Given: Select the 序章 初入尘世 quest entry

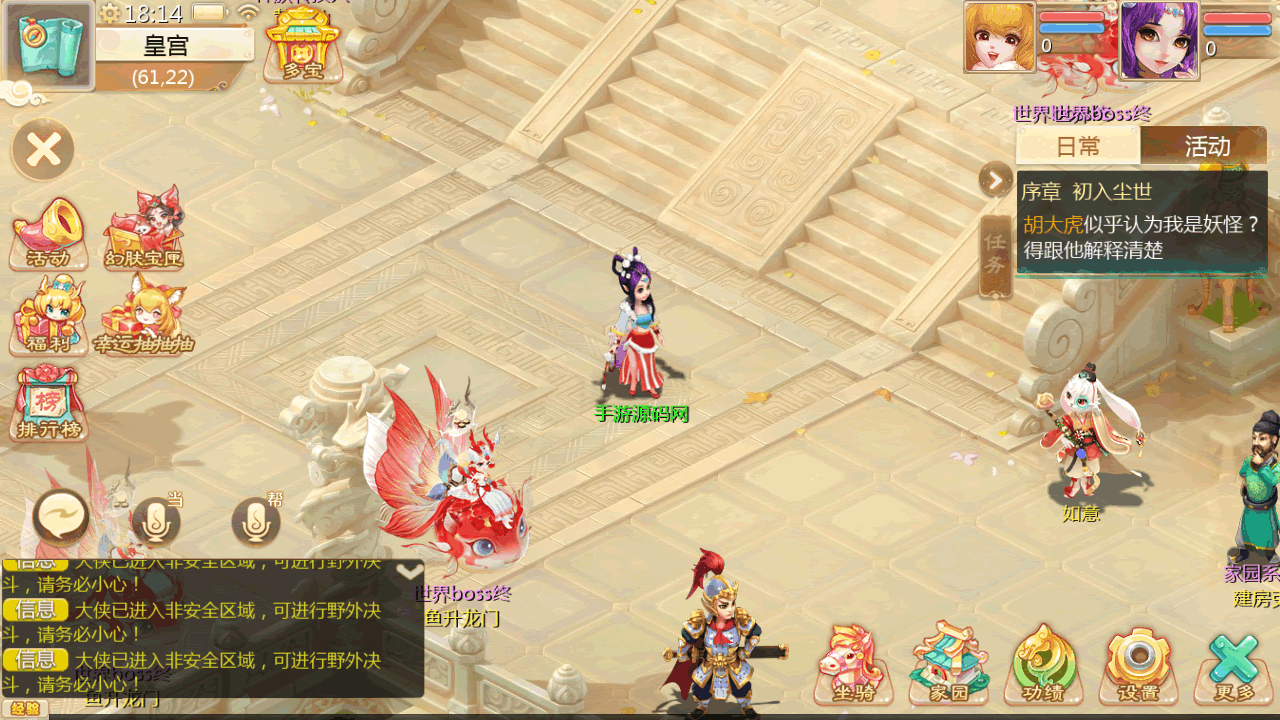Looking at the screenshot, I should 1141,222.
